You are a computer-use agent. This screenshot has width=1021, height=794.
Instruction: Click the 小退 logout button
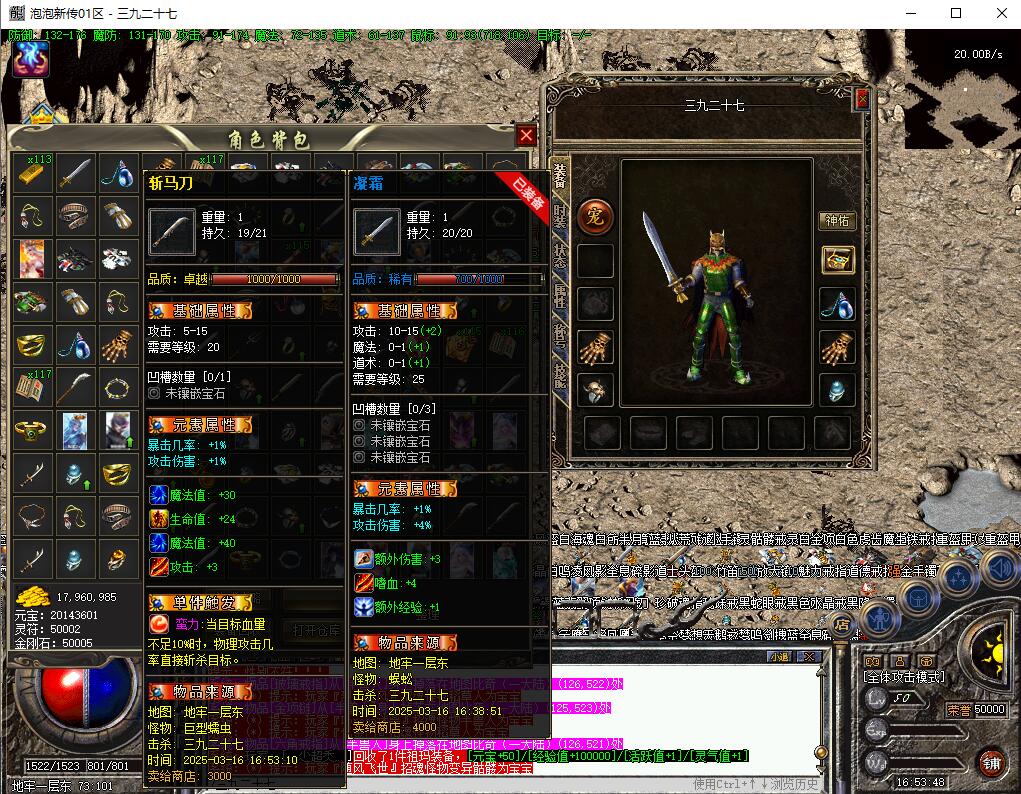pyautogui.click(x=779, y=656)
